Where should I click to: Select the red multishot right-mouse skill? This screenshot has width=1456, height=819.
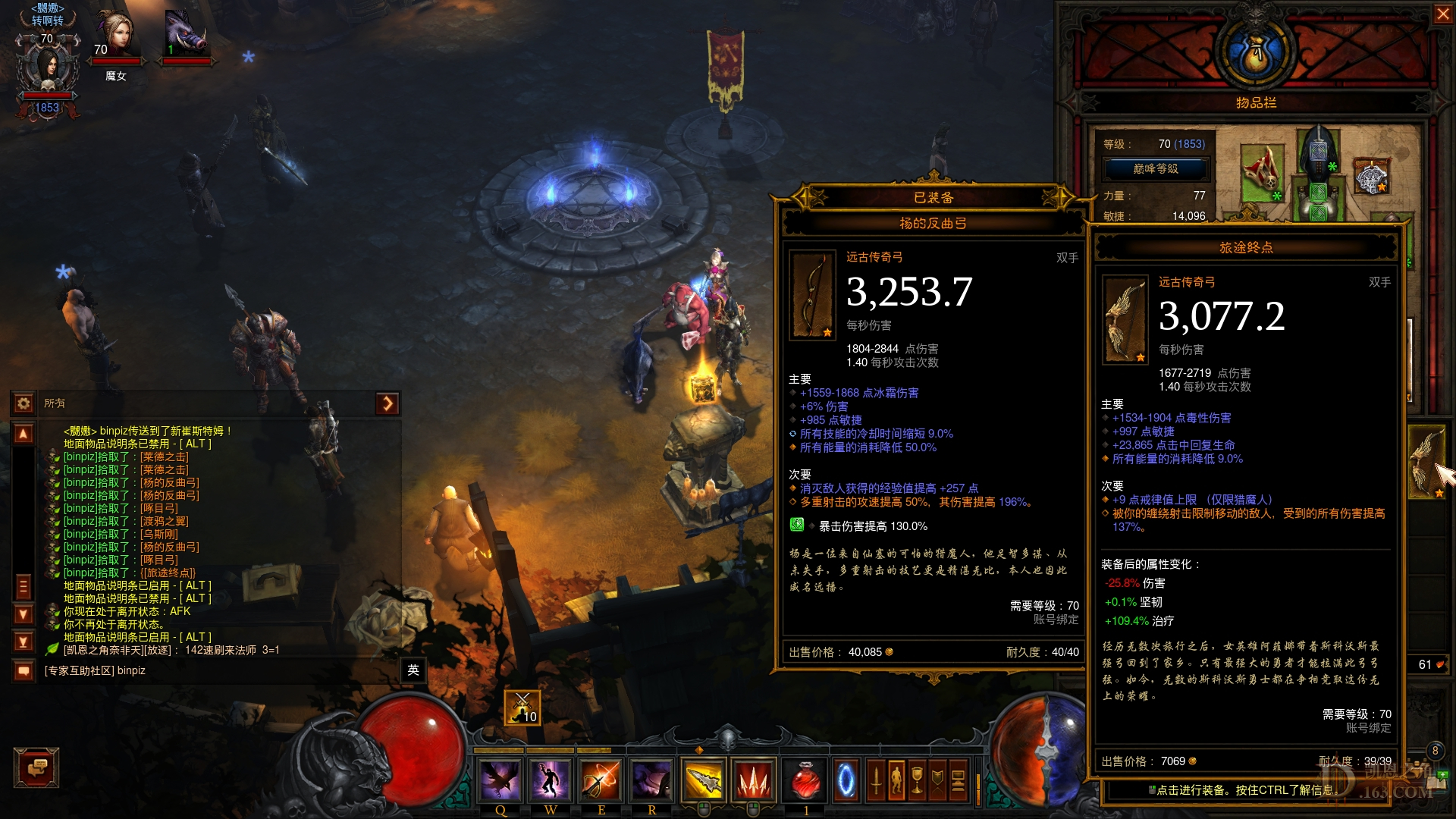[754, 780]
